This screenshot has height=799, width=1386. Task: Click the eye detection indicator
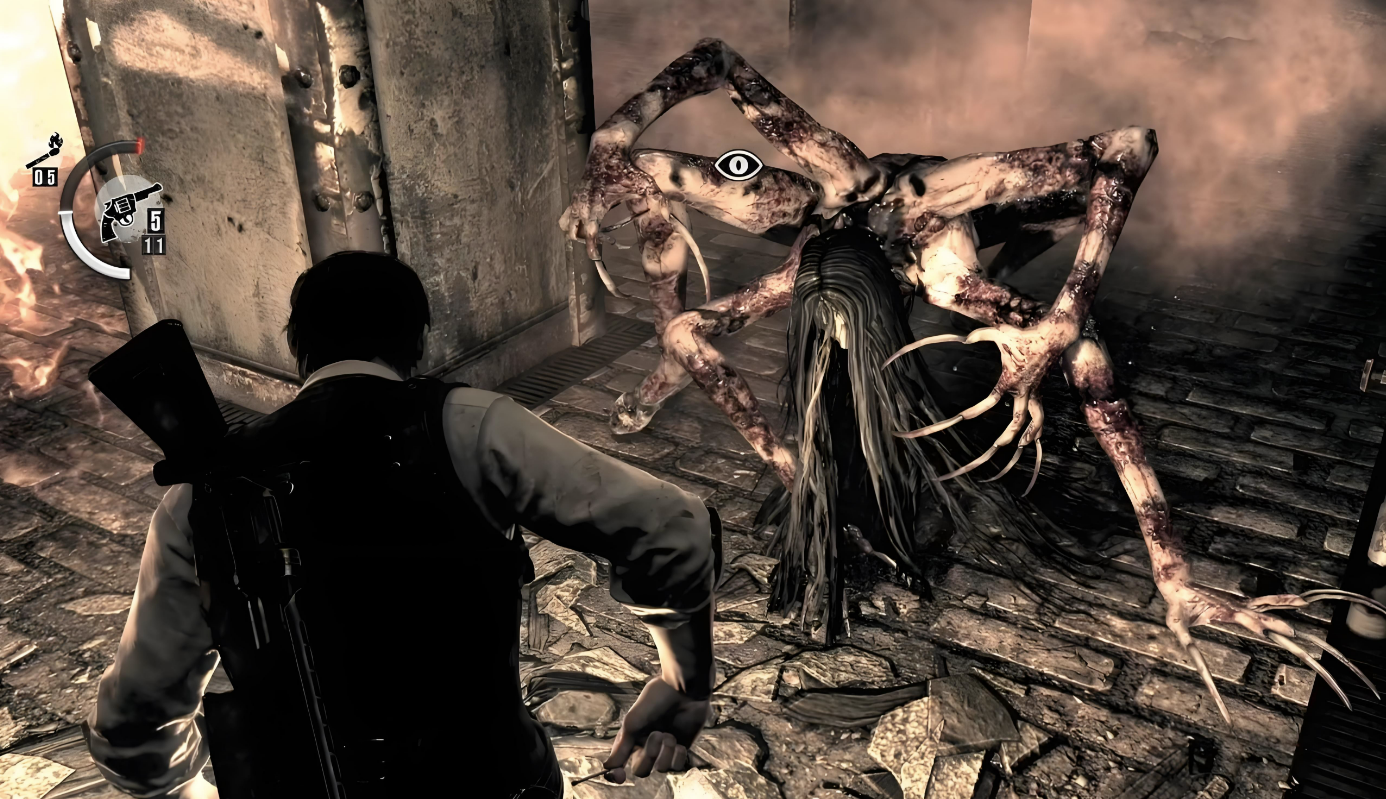pyautogui.click(x=739, y=165)
